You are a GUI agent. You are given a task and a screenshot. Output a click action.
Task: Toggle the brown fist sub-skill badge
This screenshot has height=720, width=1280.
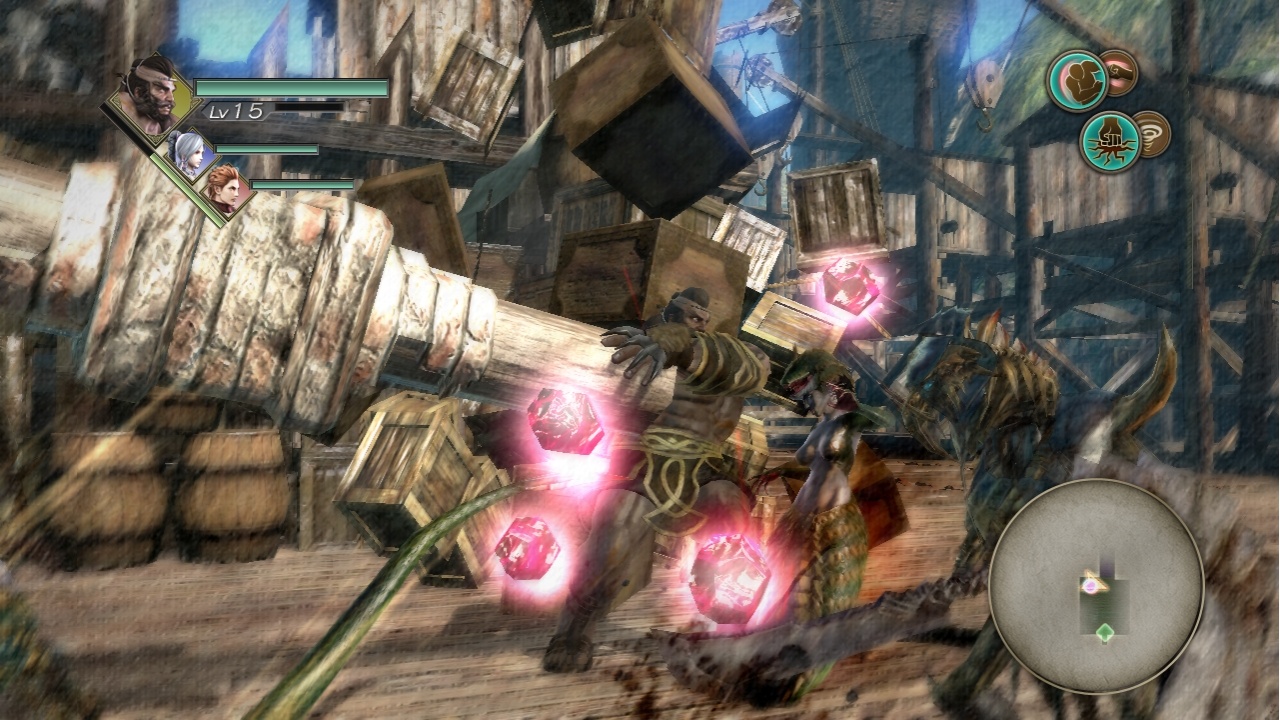tap(1119, 74)
